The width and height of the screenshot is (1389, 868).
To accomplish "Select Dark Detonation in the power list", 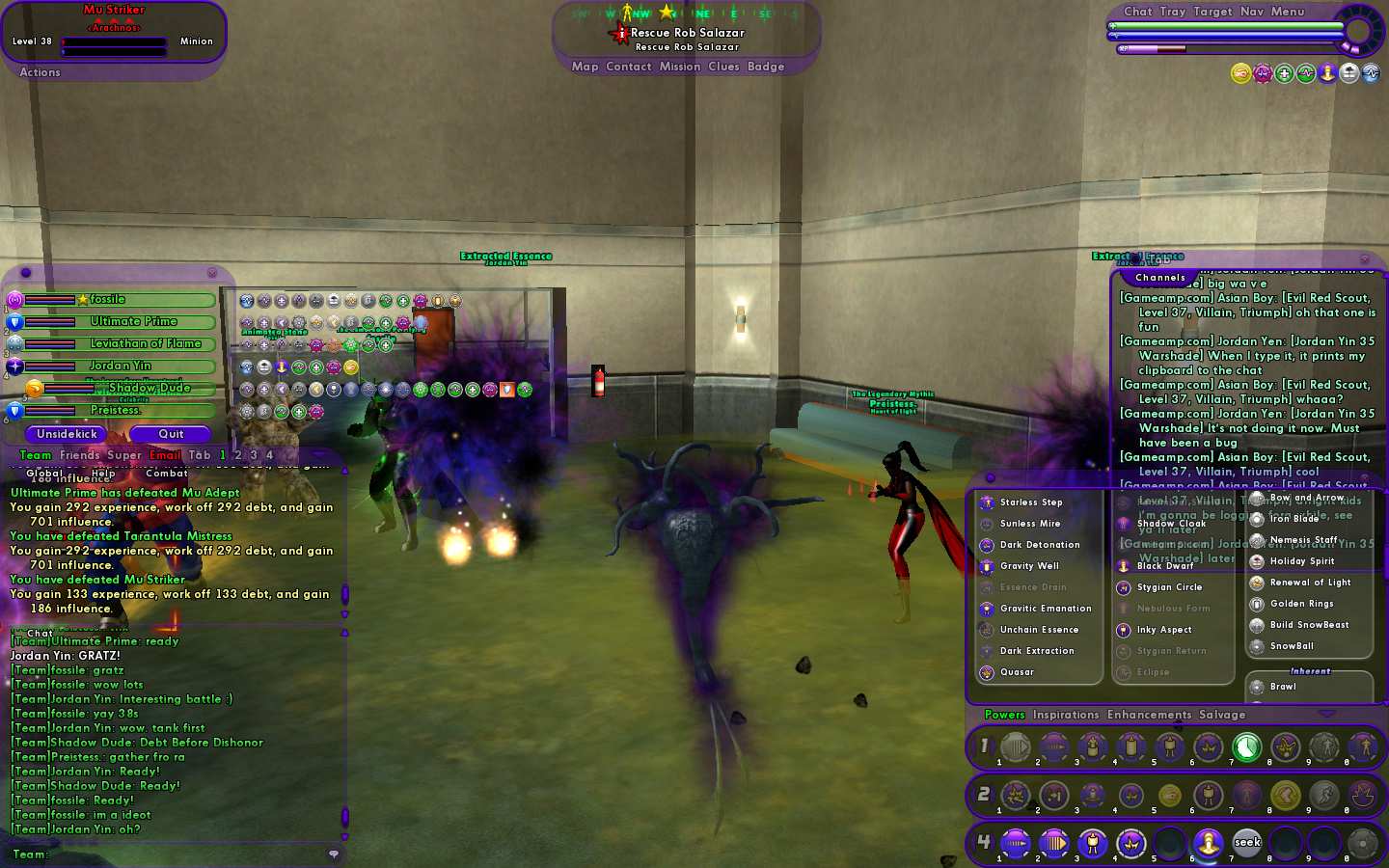I will 1039,545.
